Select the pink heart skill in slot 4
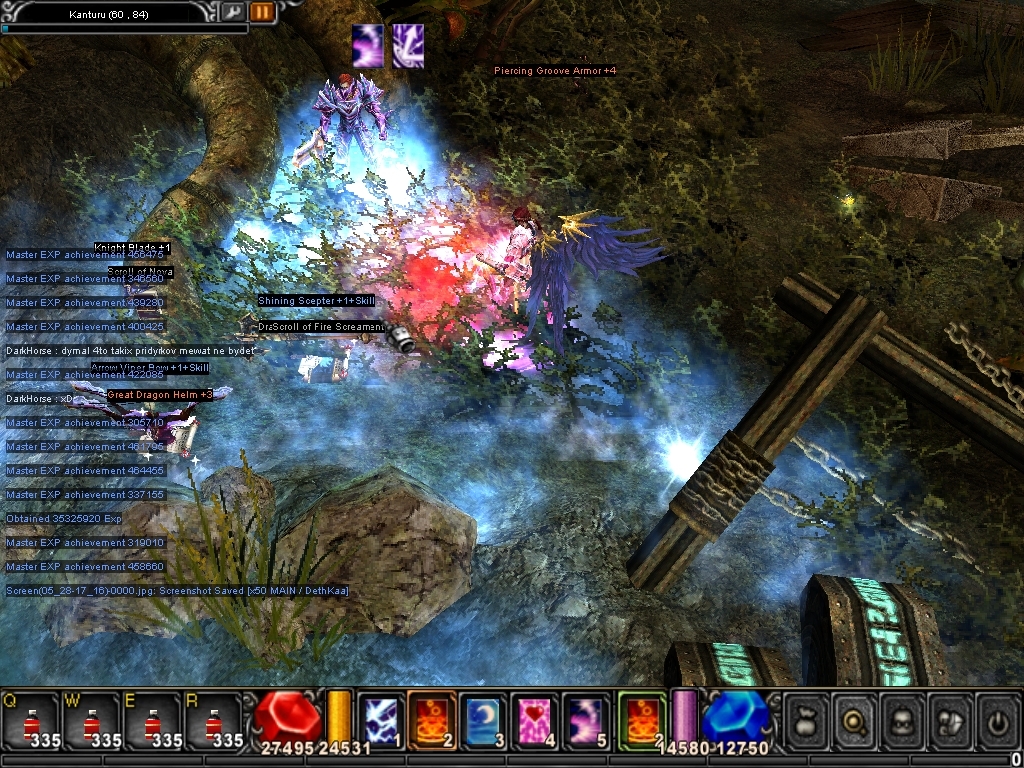The image size is (1024, 768). click(534, 720)
